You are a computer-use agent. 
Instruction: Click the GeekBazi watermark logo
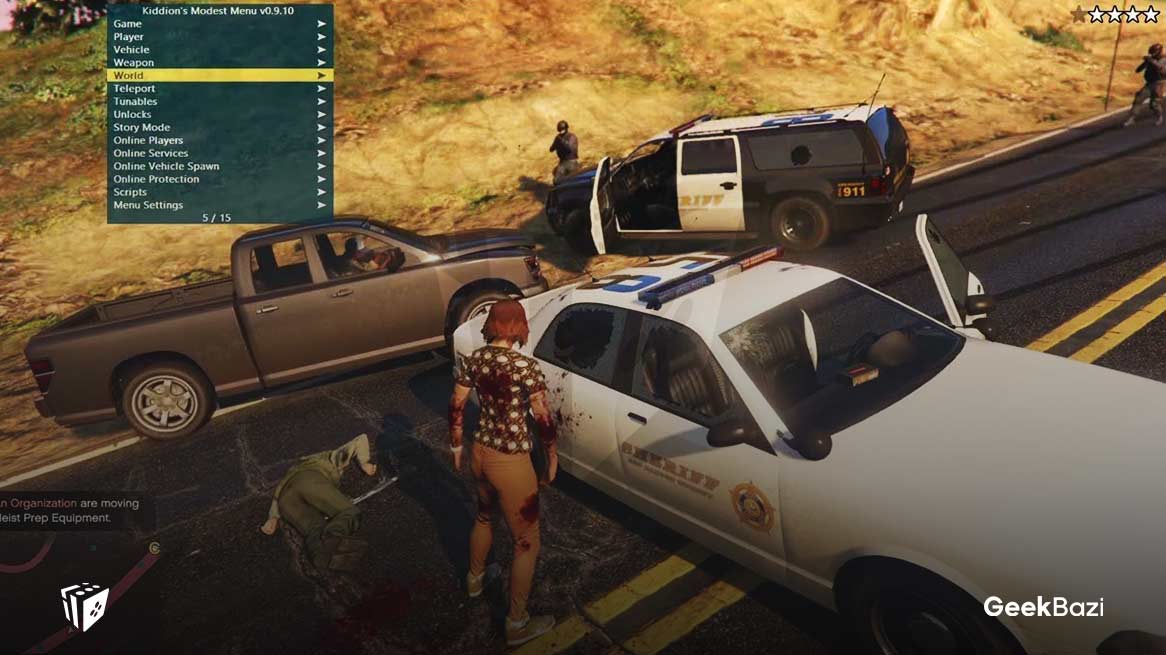[1043, 607]
